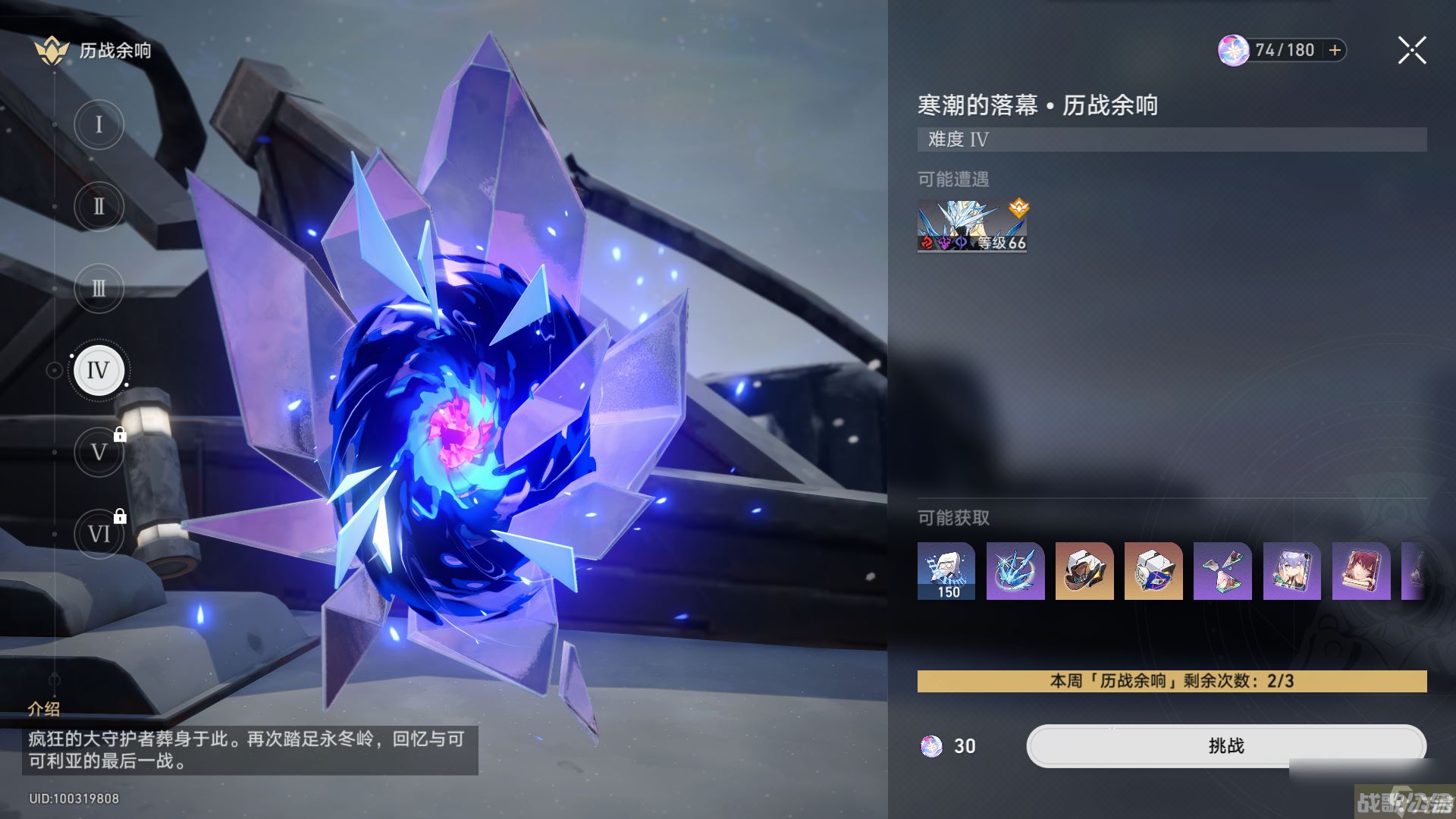The width and height of the screenshot is (1456, 819).
Task: Open the red-haired character card reward
Action: click(x=1360, y=573)
